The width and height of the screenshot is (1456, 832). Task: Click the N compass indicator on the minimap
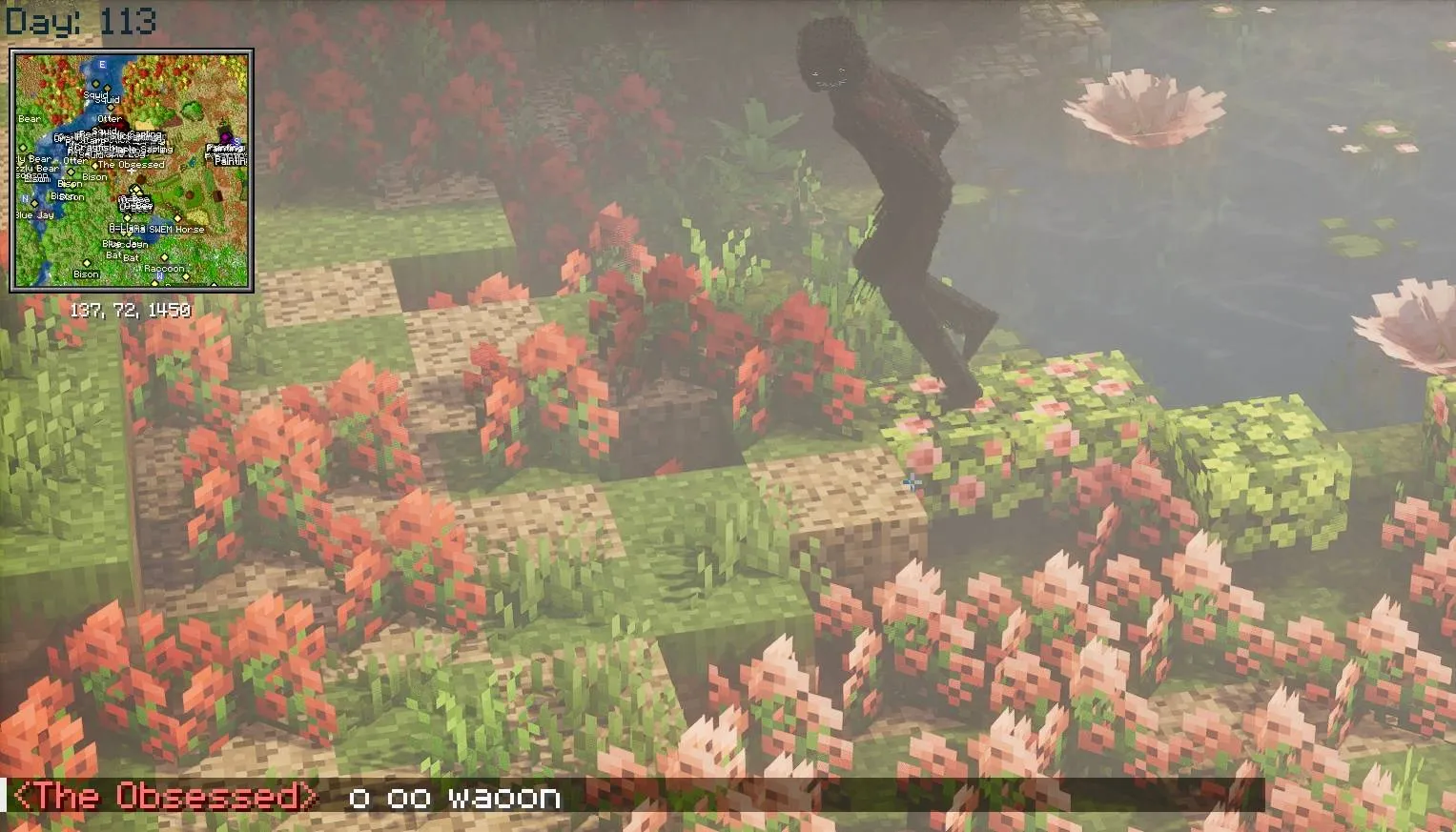(24, 198)
